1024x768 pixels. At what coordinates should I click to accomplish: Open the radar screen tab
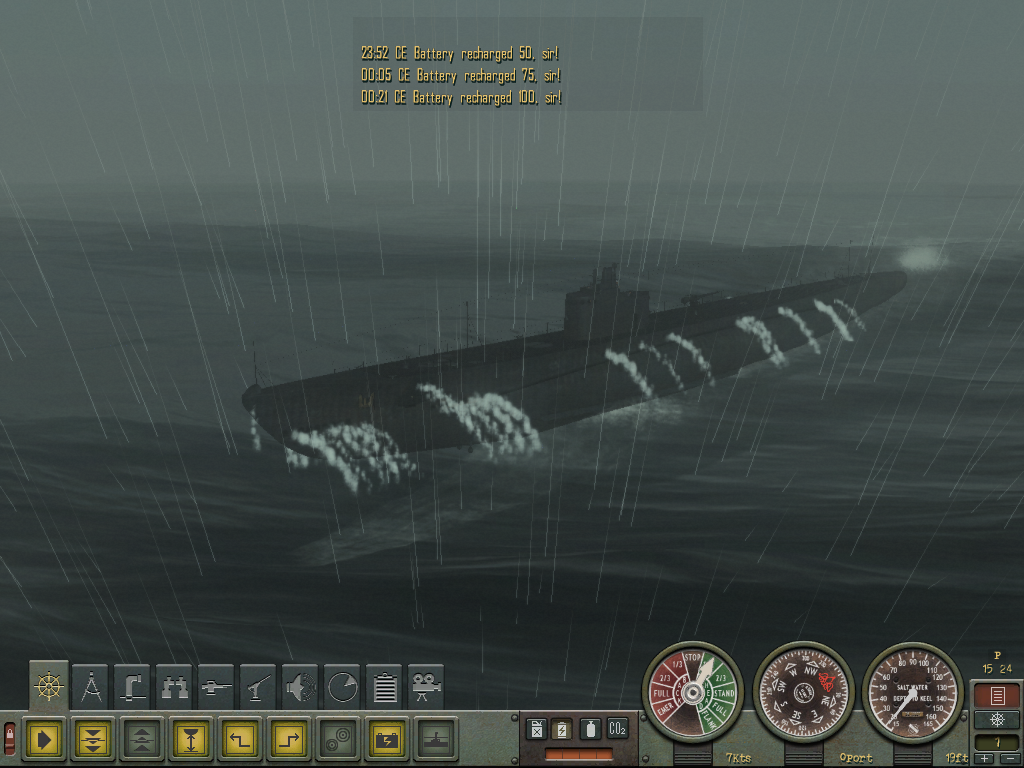[342, 686]
